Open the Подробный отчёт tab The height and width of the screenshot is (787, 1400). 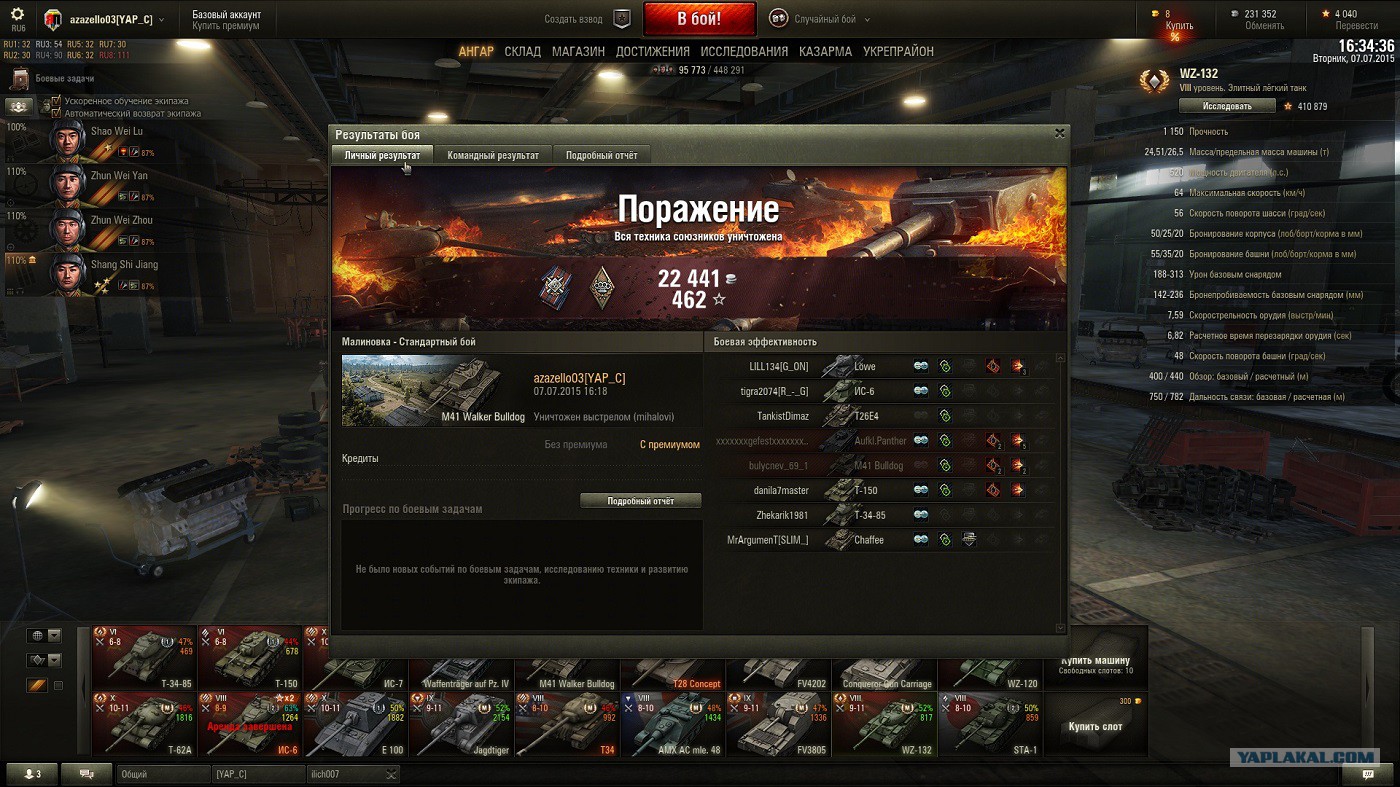click(601, 155)
